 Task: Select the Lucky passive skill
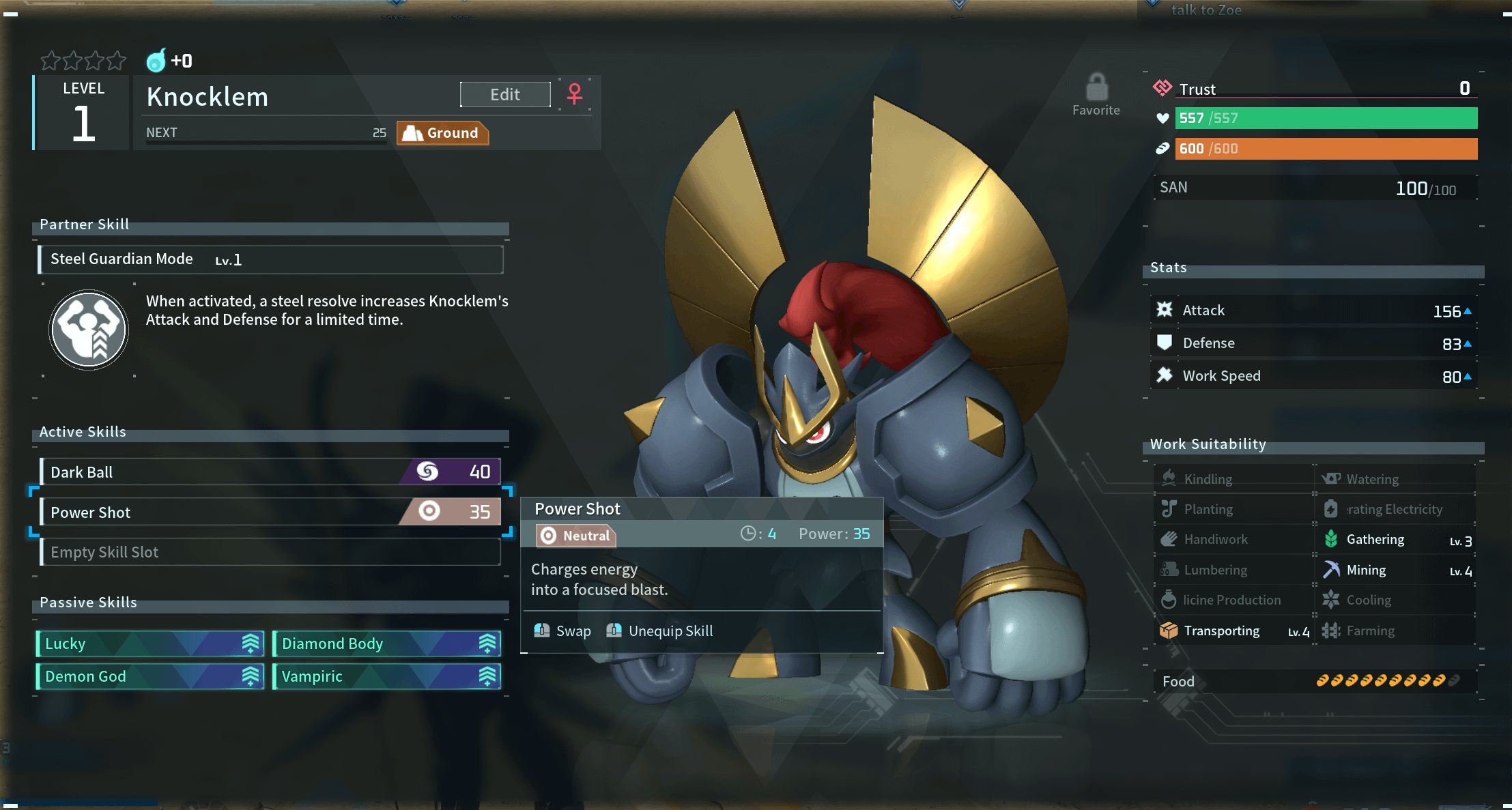click(150, 643)
